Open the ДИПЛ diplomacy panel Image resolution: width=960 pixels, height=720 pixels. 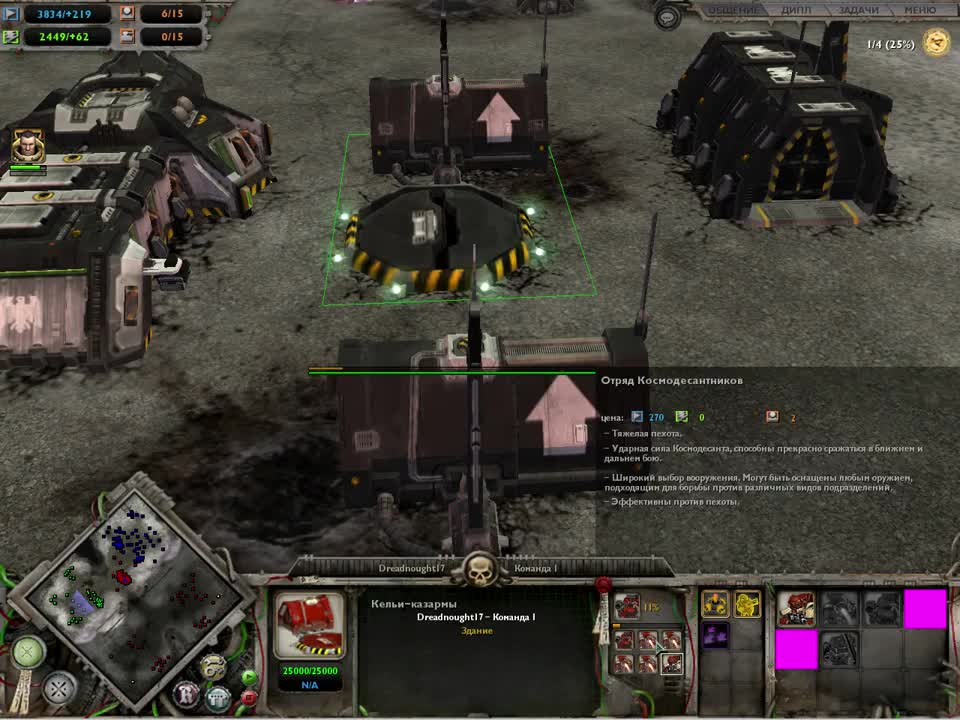(x=795, y=10)
